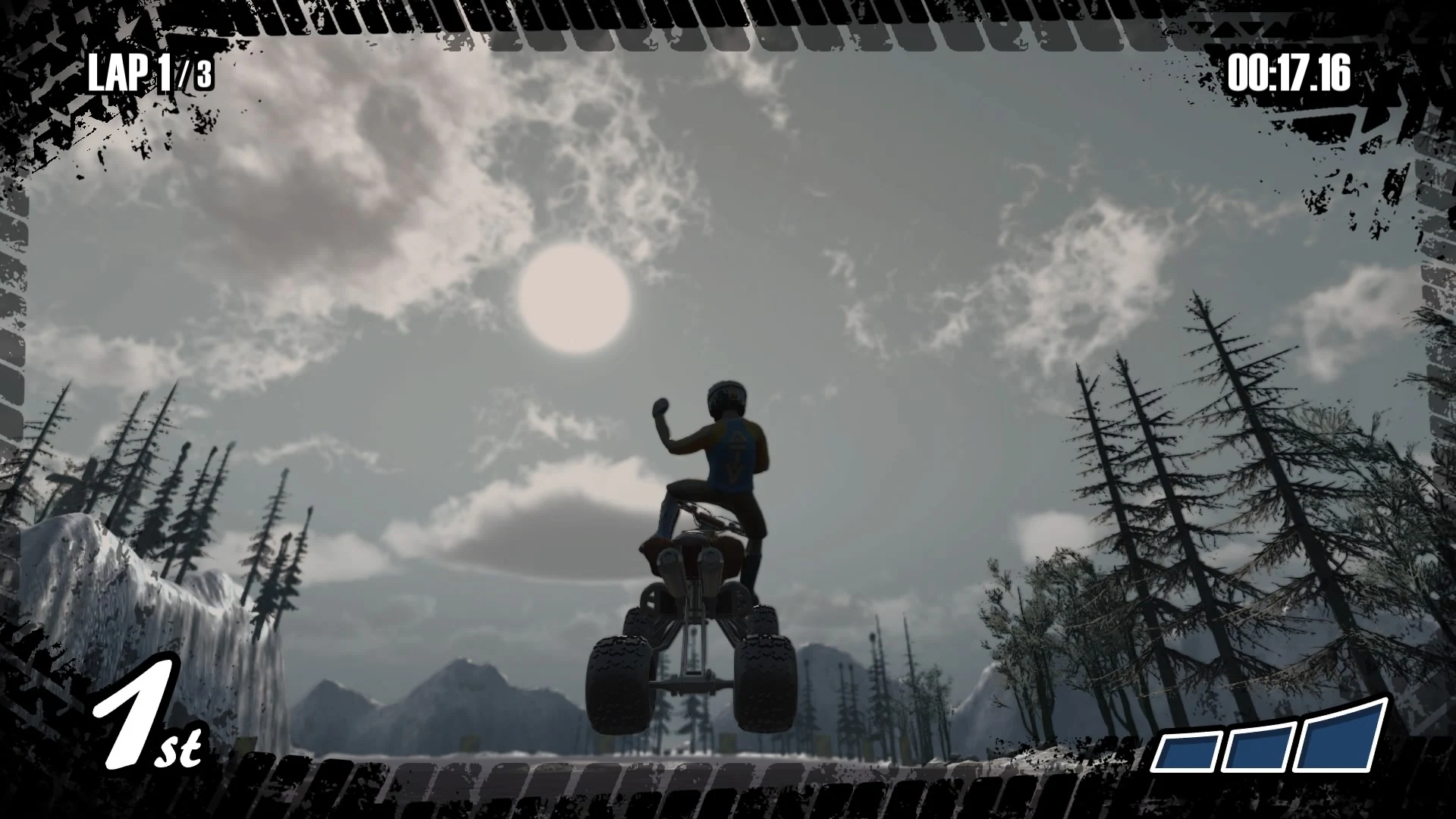Click the sun in the cloudy sky

click(574, 296)
